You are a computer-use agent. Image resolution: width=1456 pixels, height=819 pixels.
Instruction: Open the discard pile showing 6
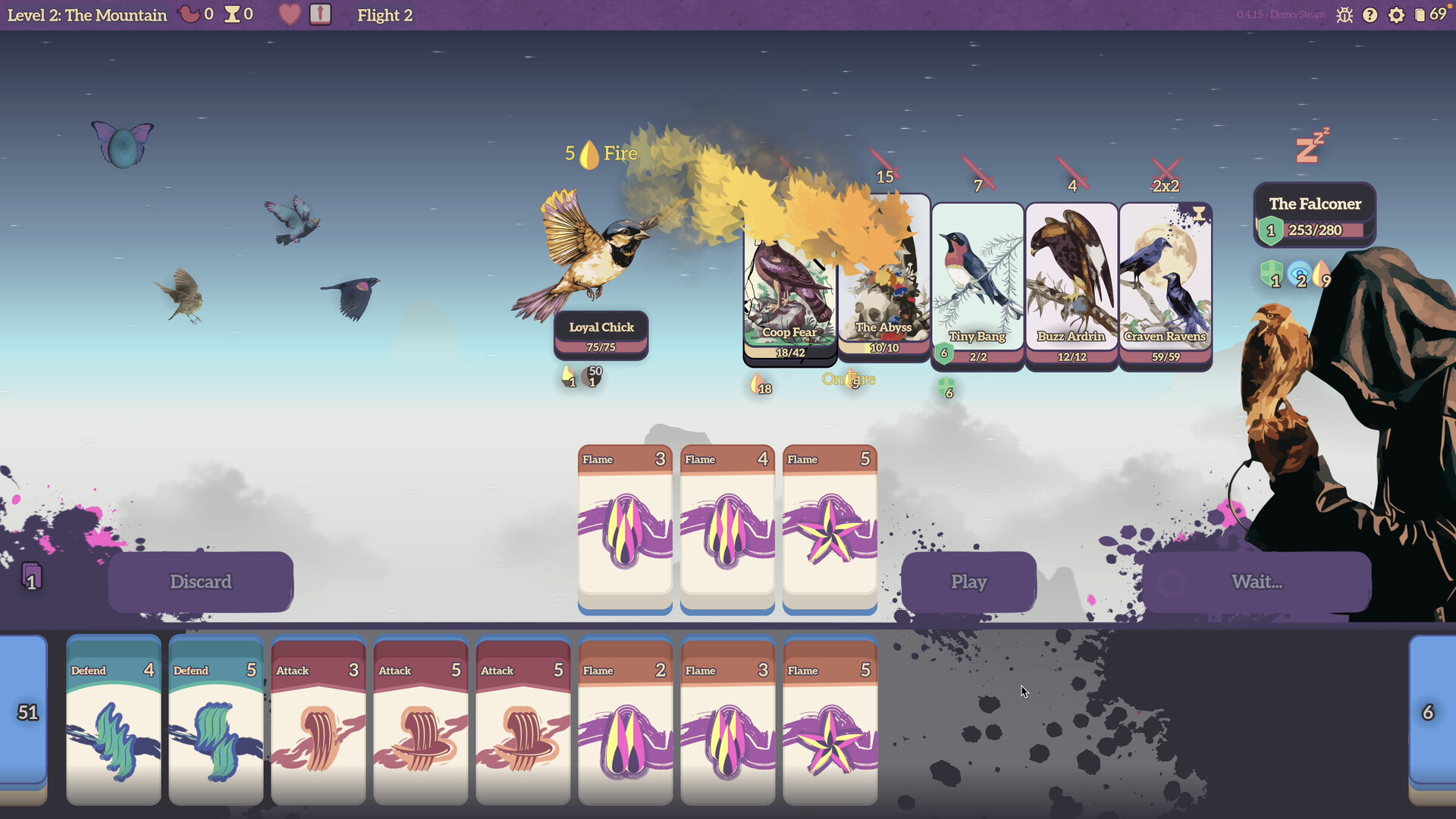tap(1429, 712)
